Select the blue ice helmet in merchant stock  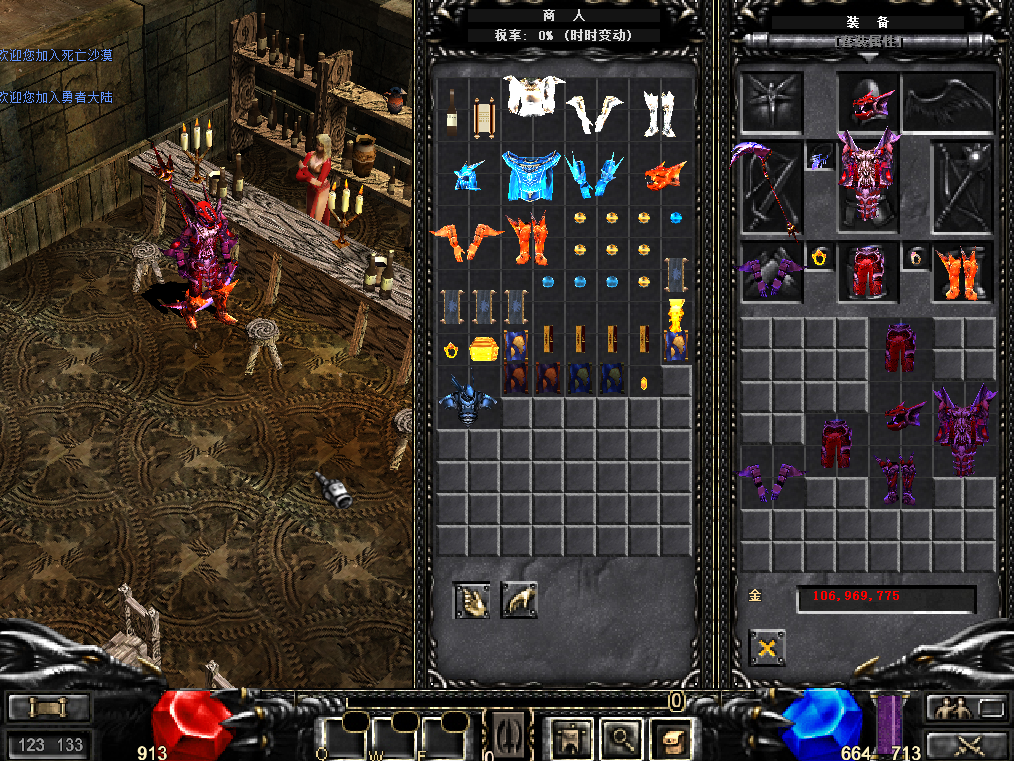tap(468, 174)
